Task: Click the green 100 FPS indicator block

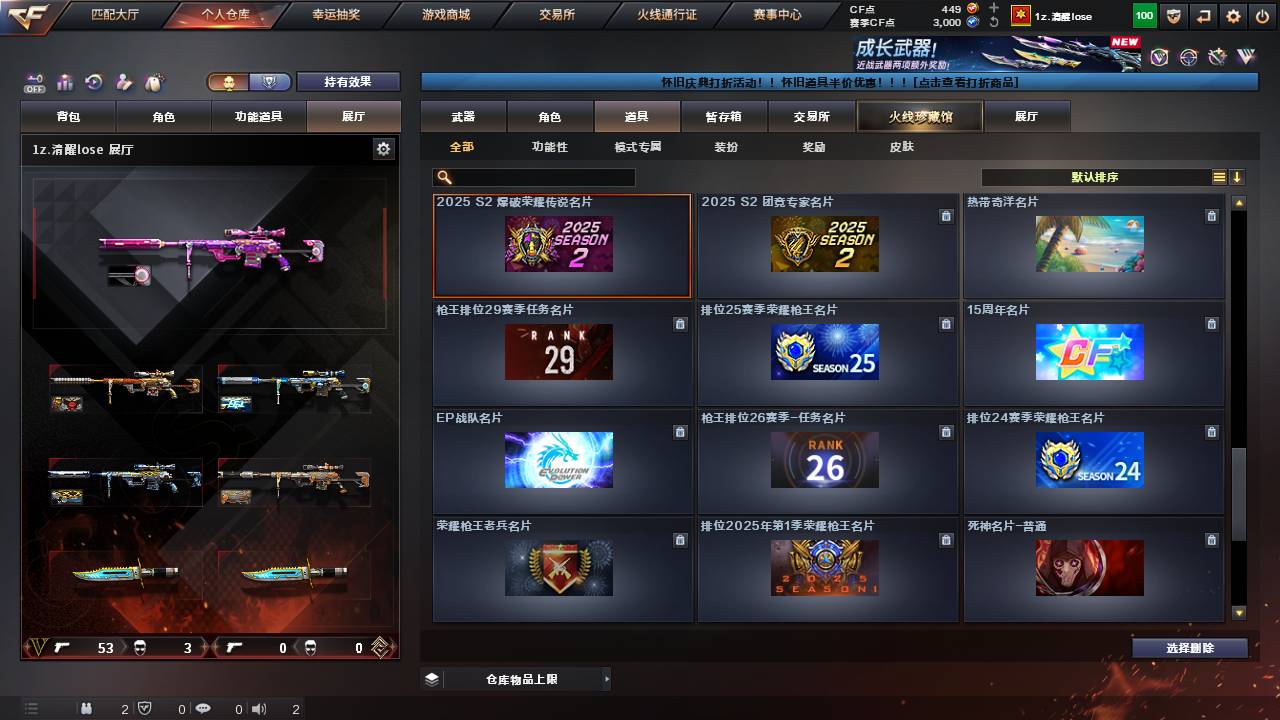Action: coord(1143,15)
